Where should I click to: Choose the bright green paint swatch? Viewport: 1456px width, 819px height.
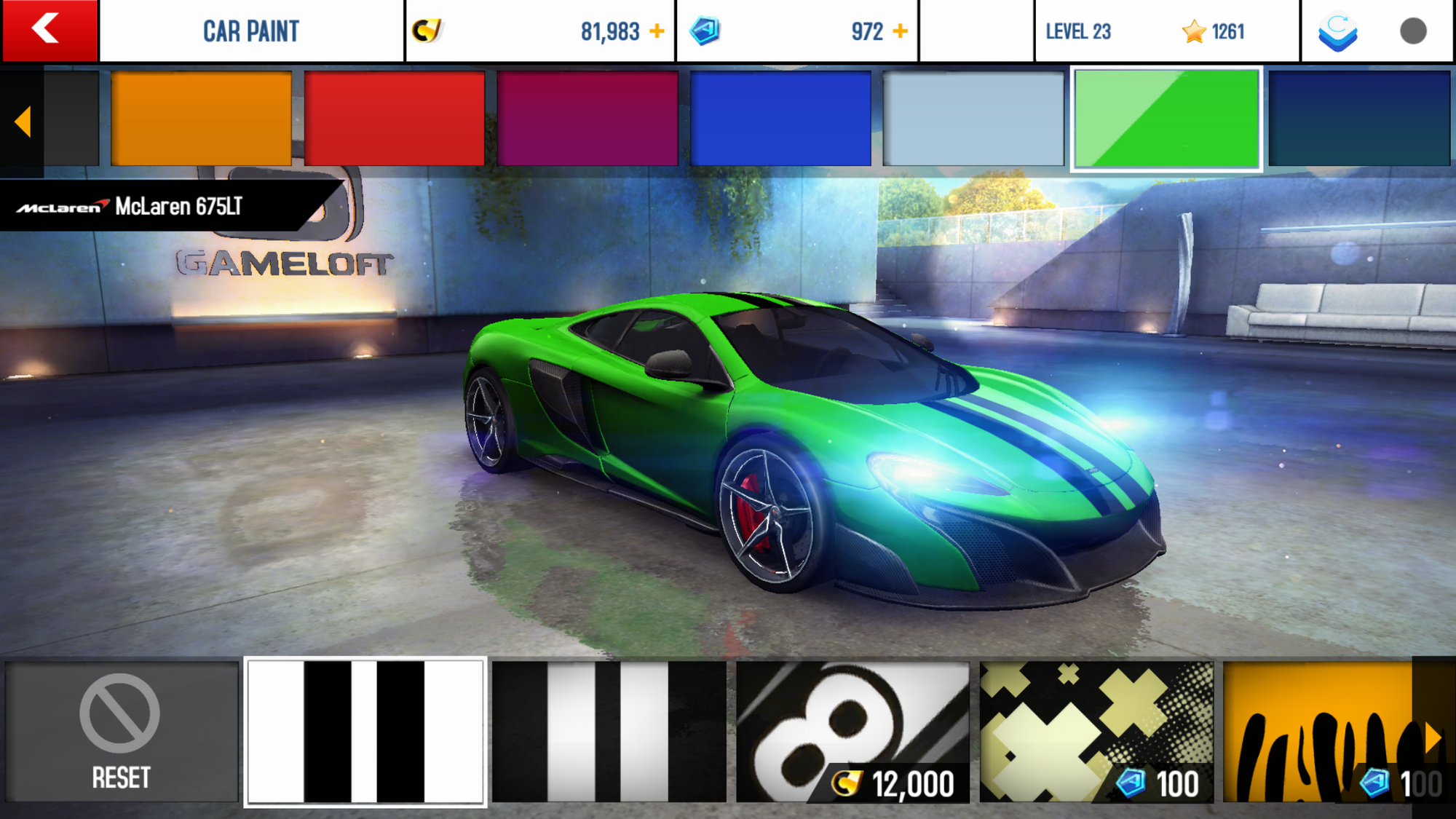pyautogui.click(x=1166, y=119)
